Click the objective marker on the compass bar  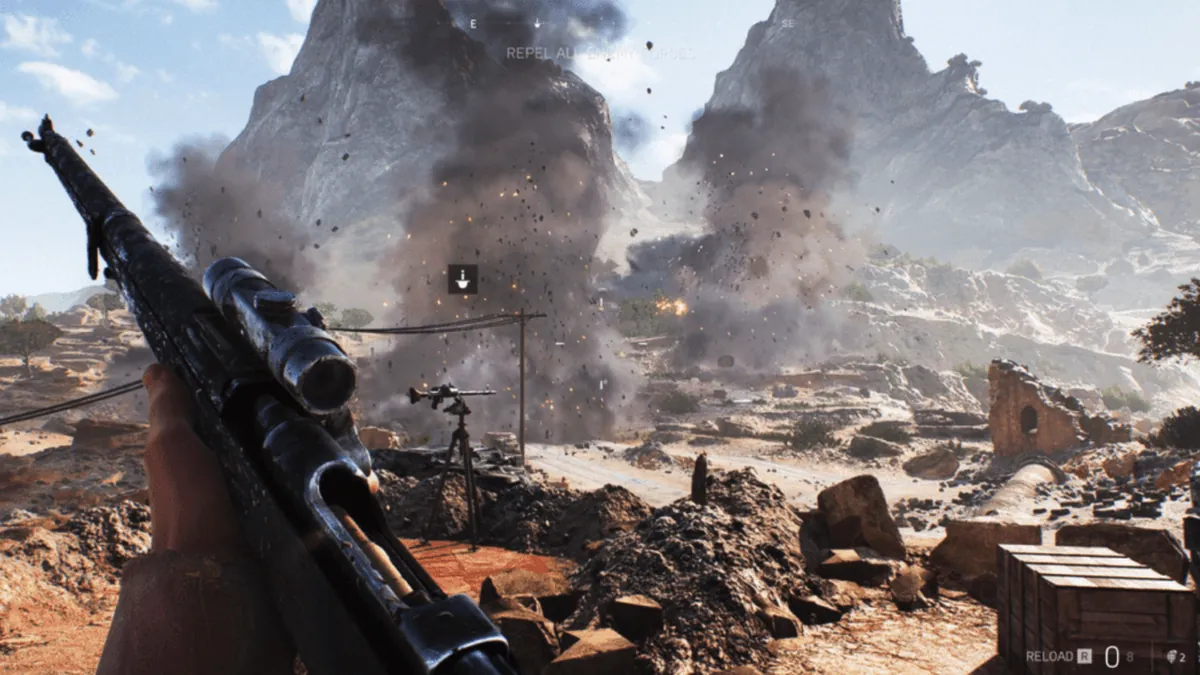(537, 22)
